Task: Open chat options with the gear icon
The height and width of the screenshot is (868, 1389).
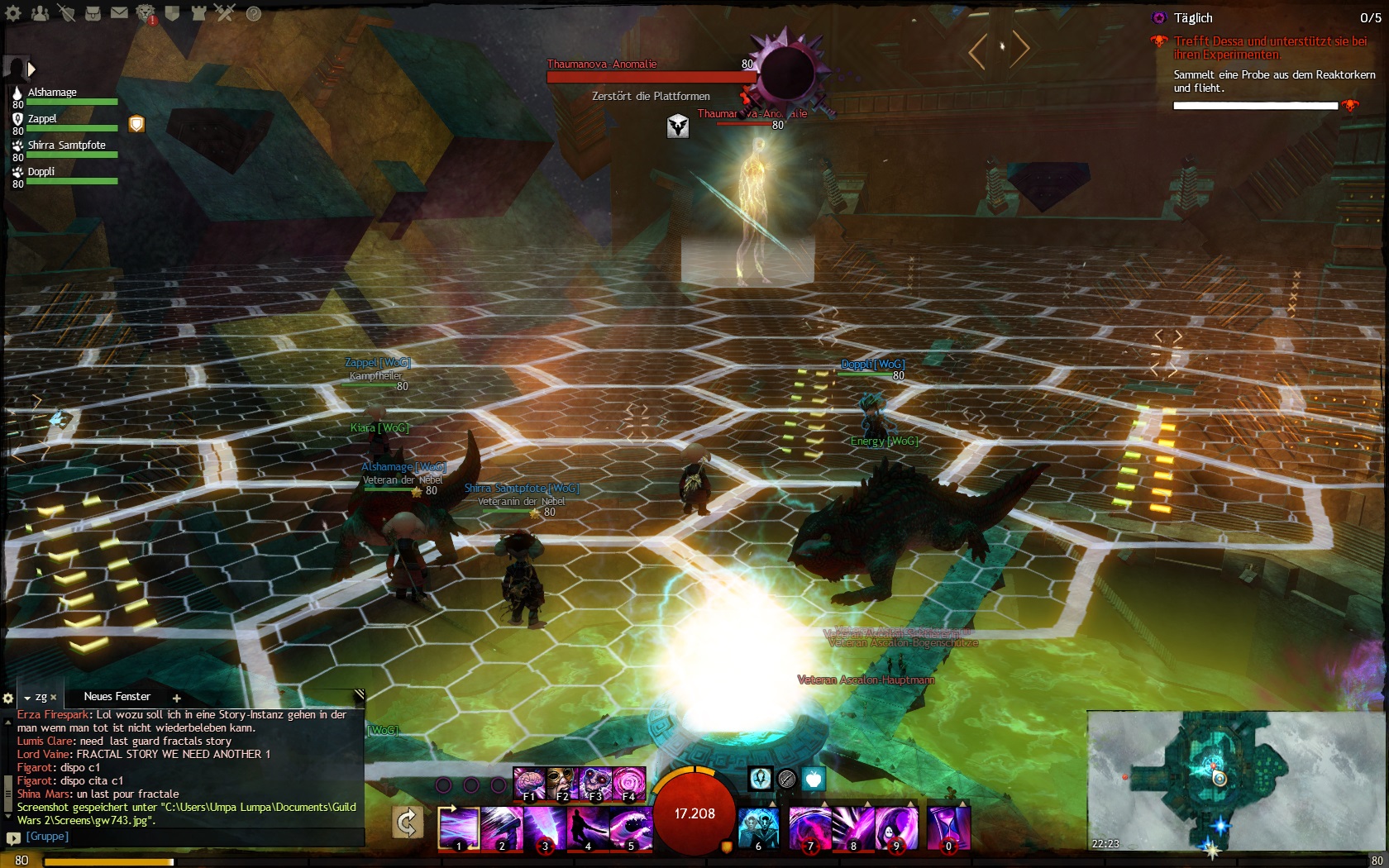Action: coord(8,698)
